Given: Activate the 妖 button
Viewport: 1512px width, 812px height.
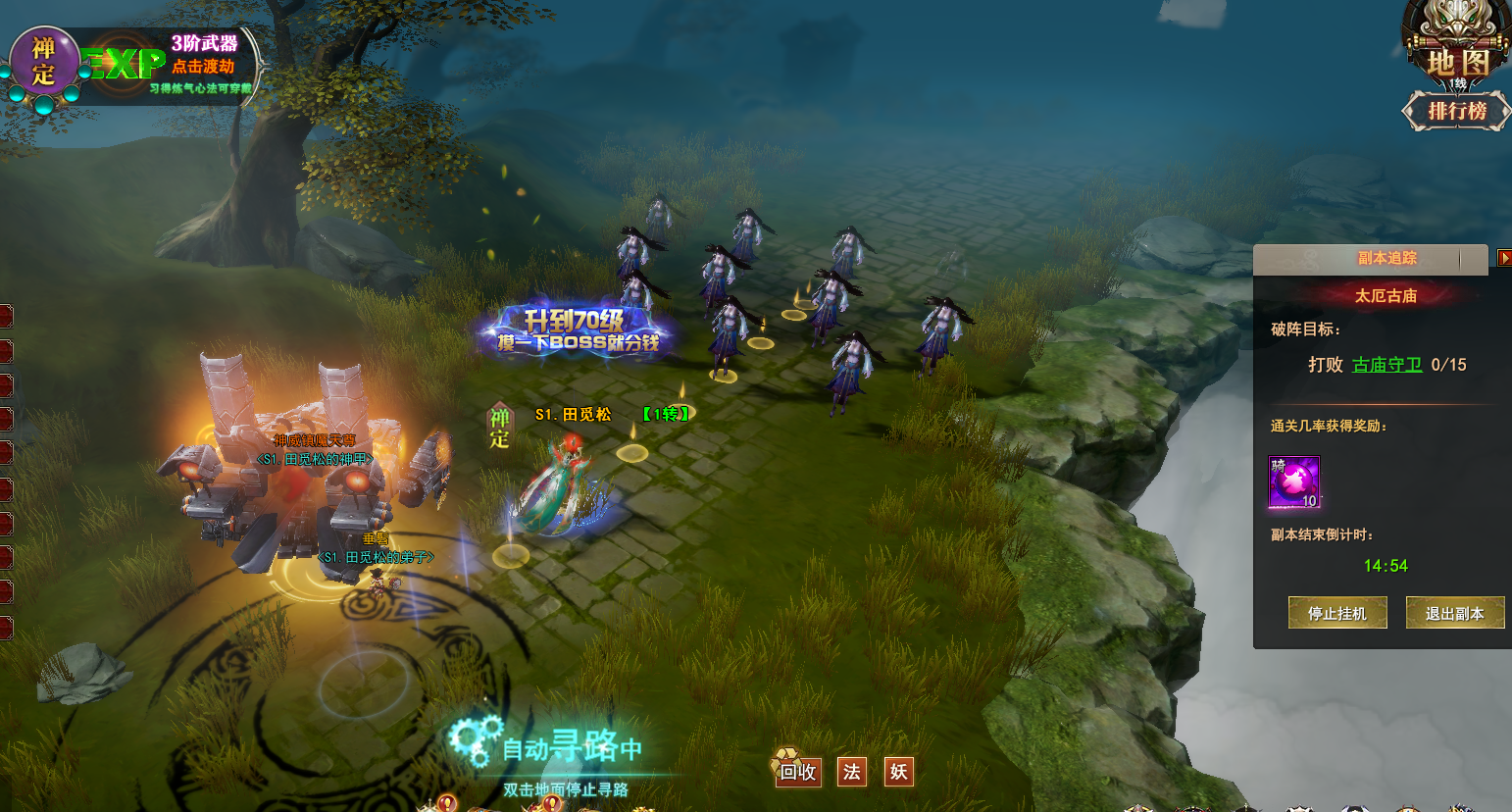Looking at the screenshot, I should point(898,772).
